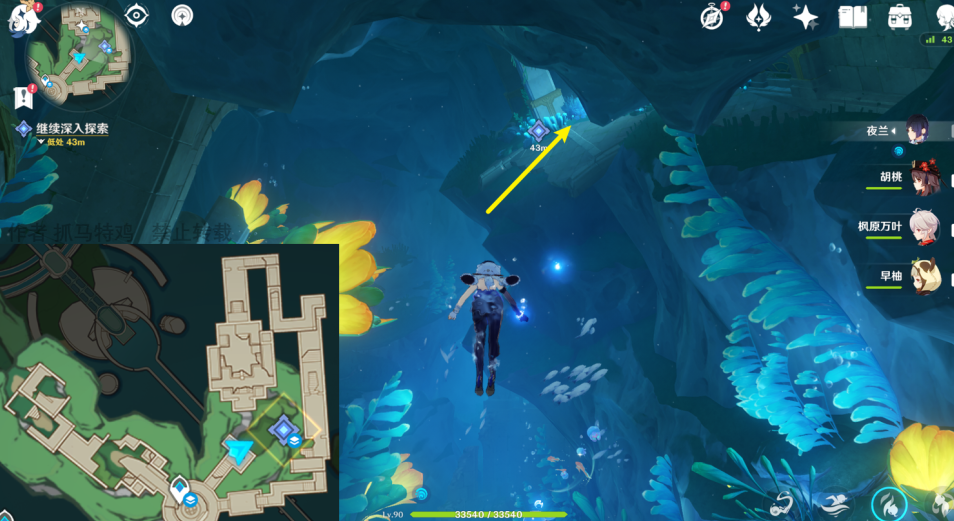Select the 继续深入探索 quest tracker
The width and height of the screenshot is (954, 521).
point(70,128)
